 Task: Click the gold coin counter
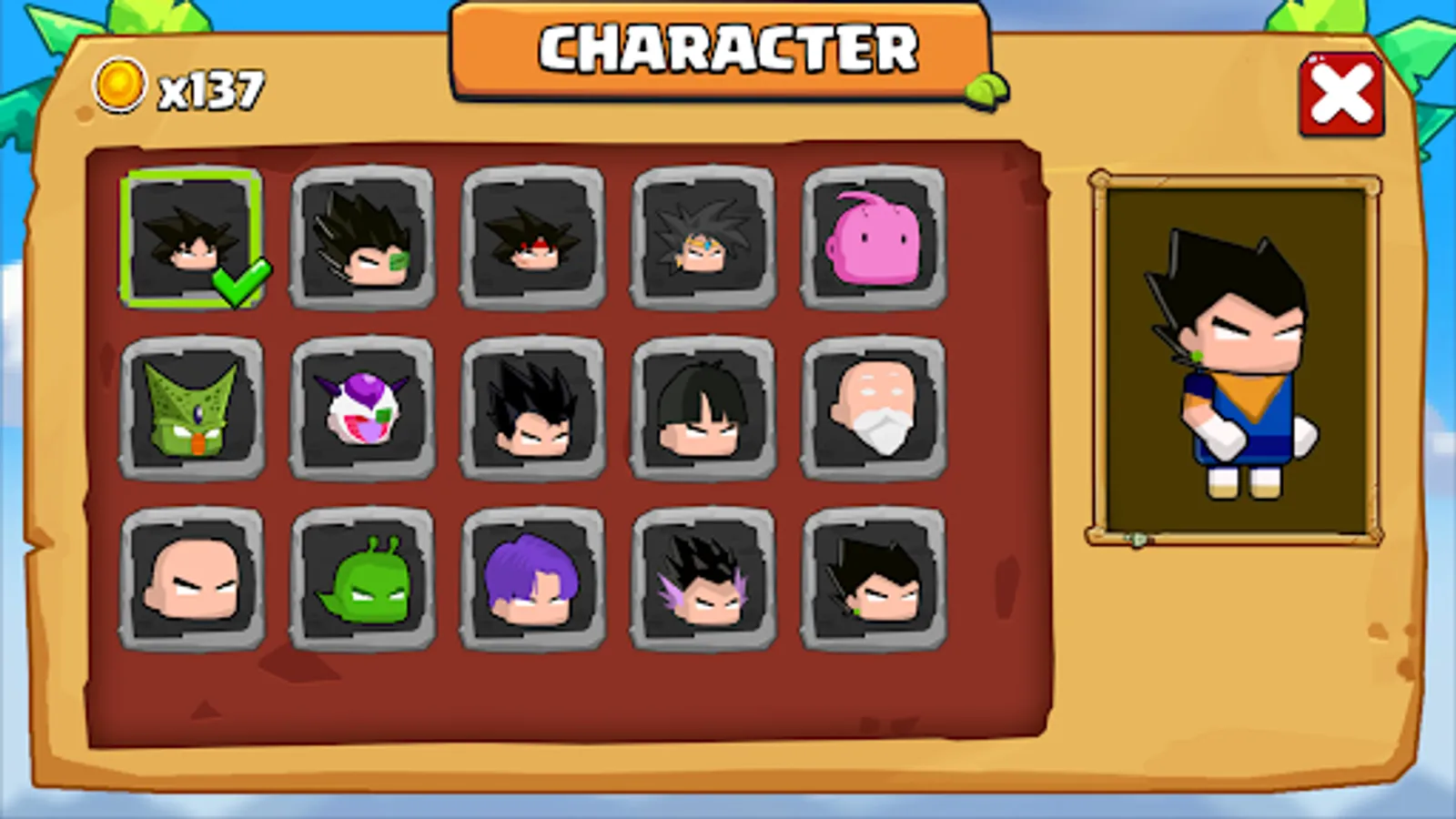177,88
